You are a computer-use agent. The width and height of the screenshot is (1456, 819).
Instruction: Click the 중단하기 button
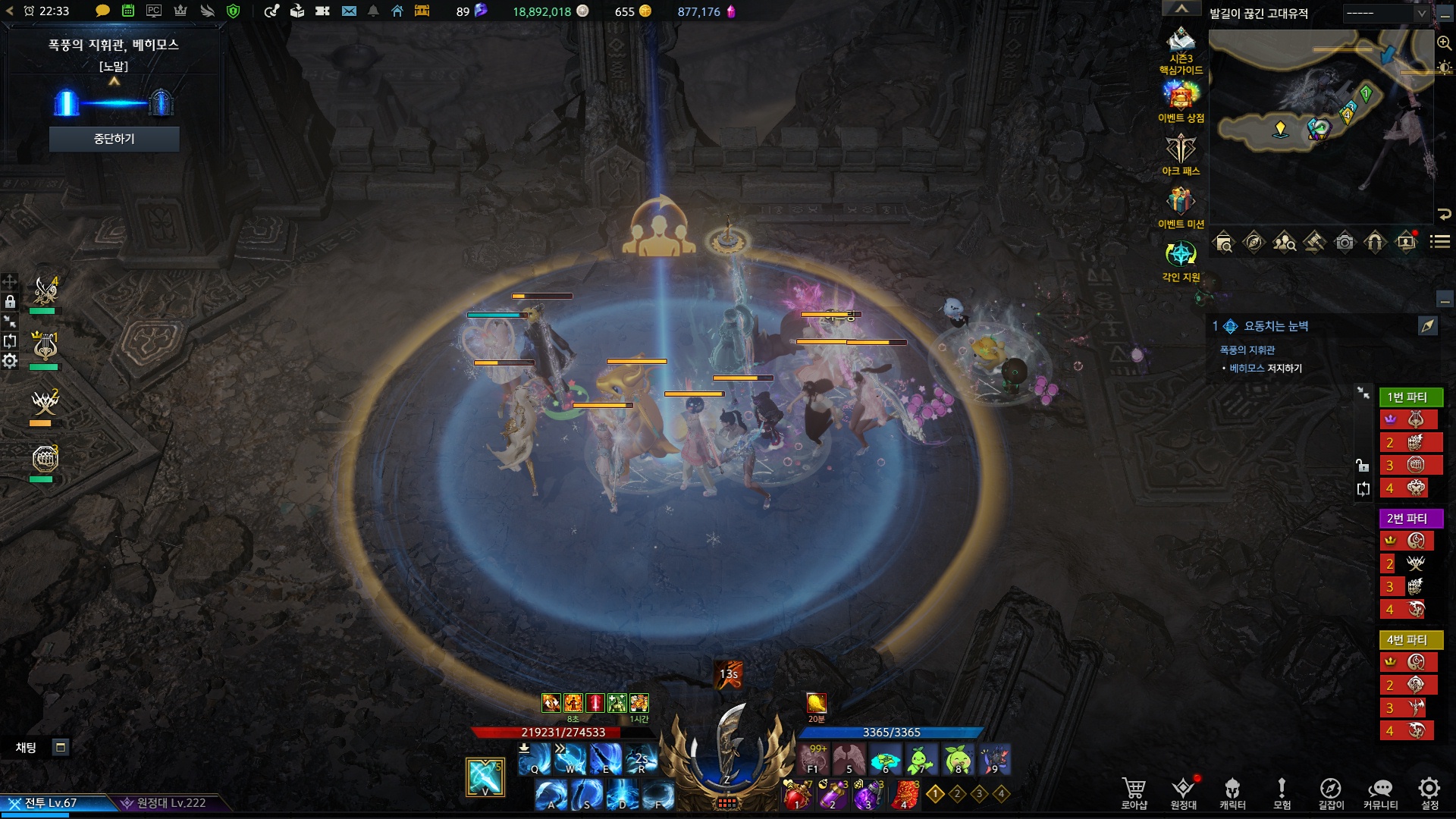coord(114,139)
